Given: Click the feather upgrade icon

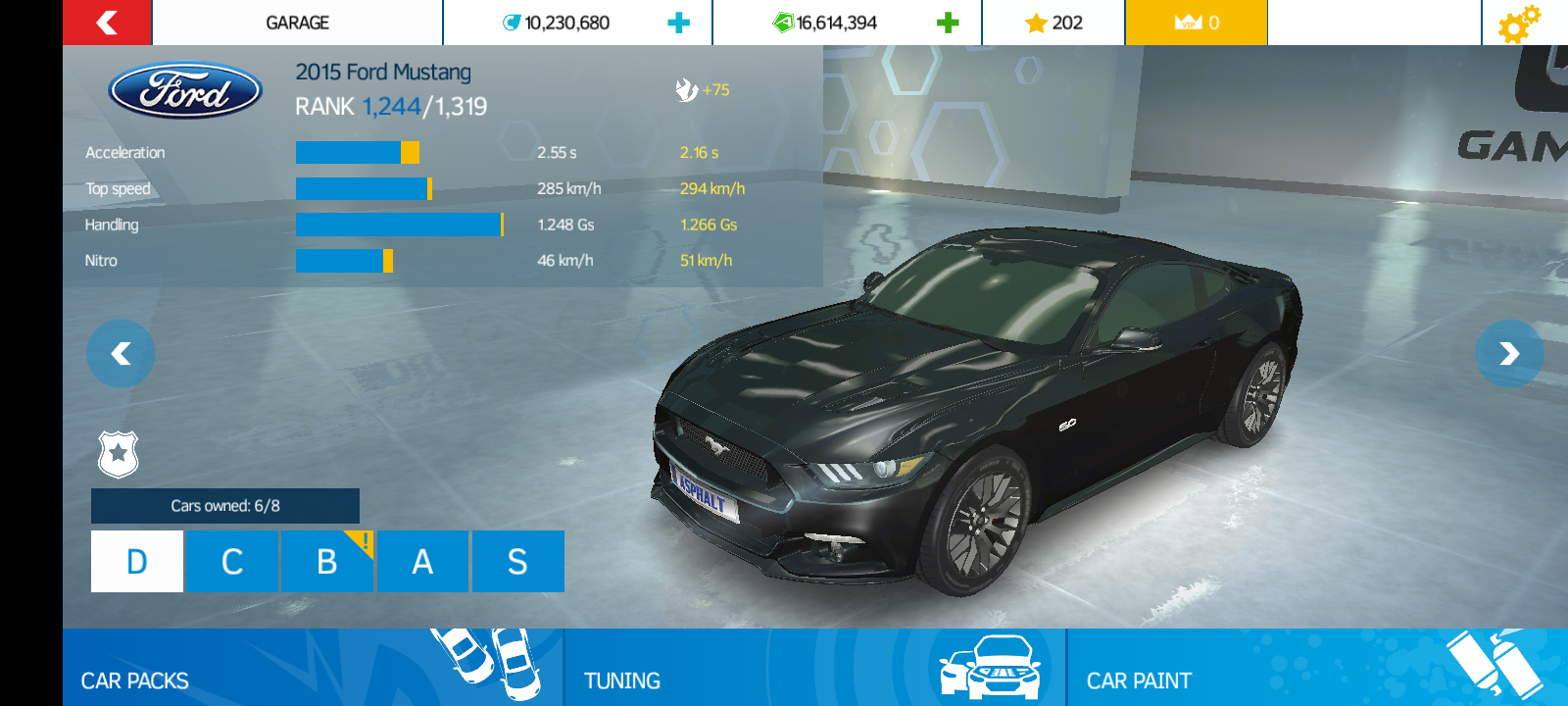Looking at the screenshot, I should tap(686, 89).
